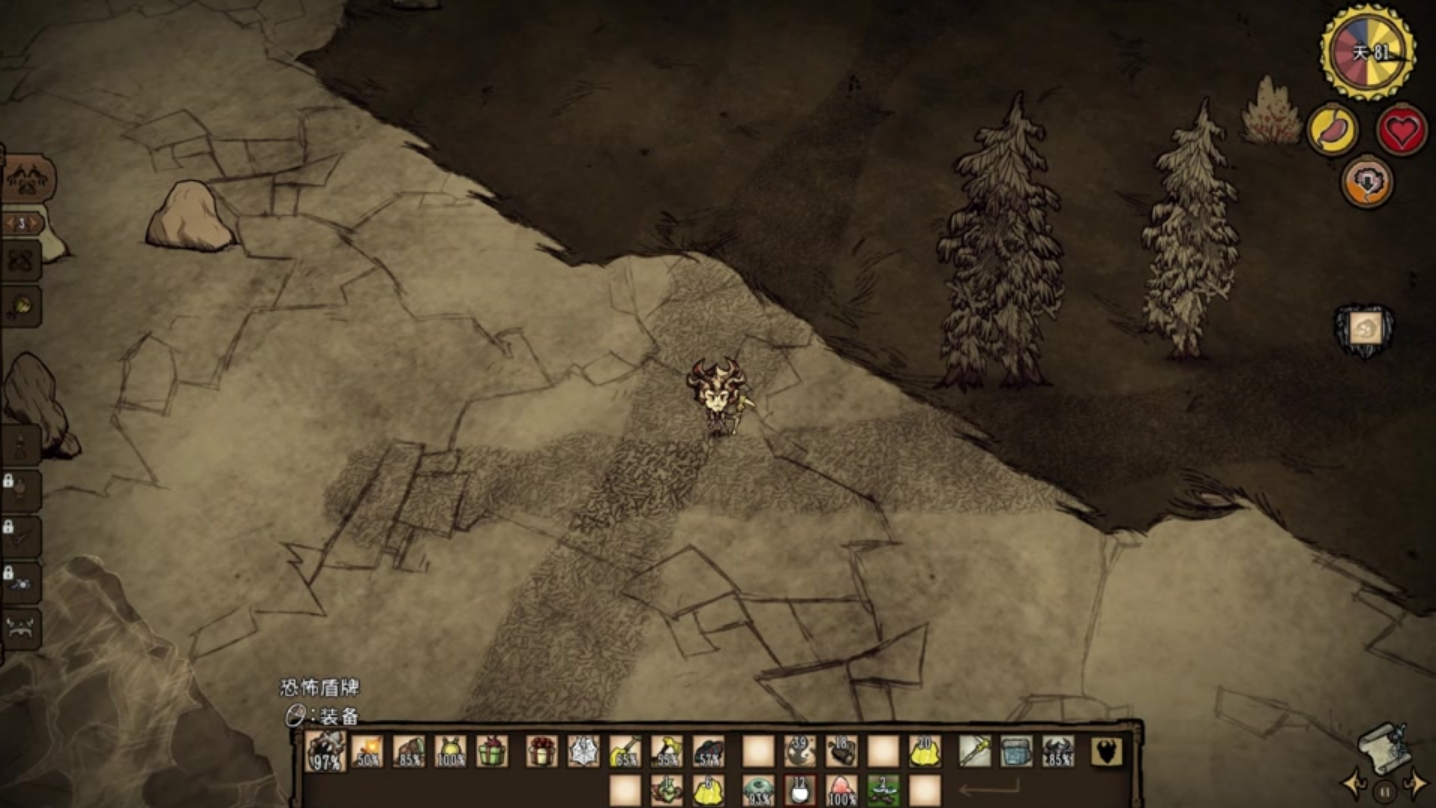Select the yellow stack of 20
1436x808 pixels.
925,751
